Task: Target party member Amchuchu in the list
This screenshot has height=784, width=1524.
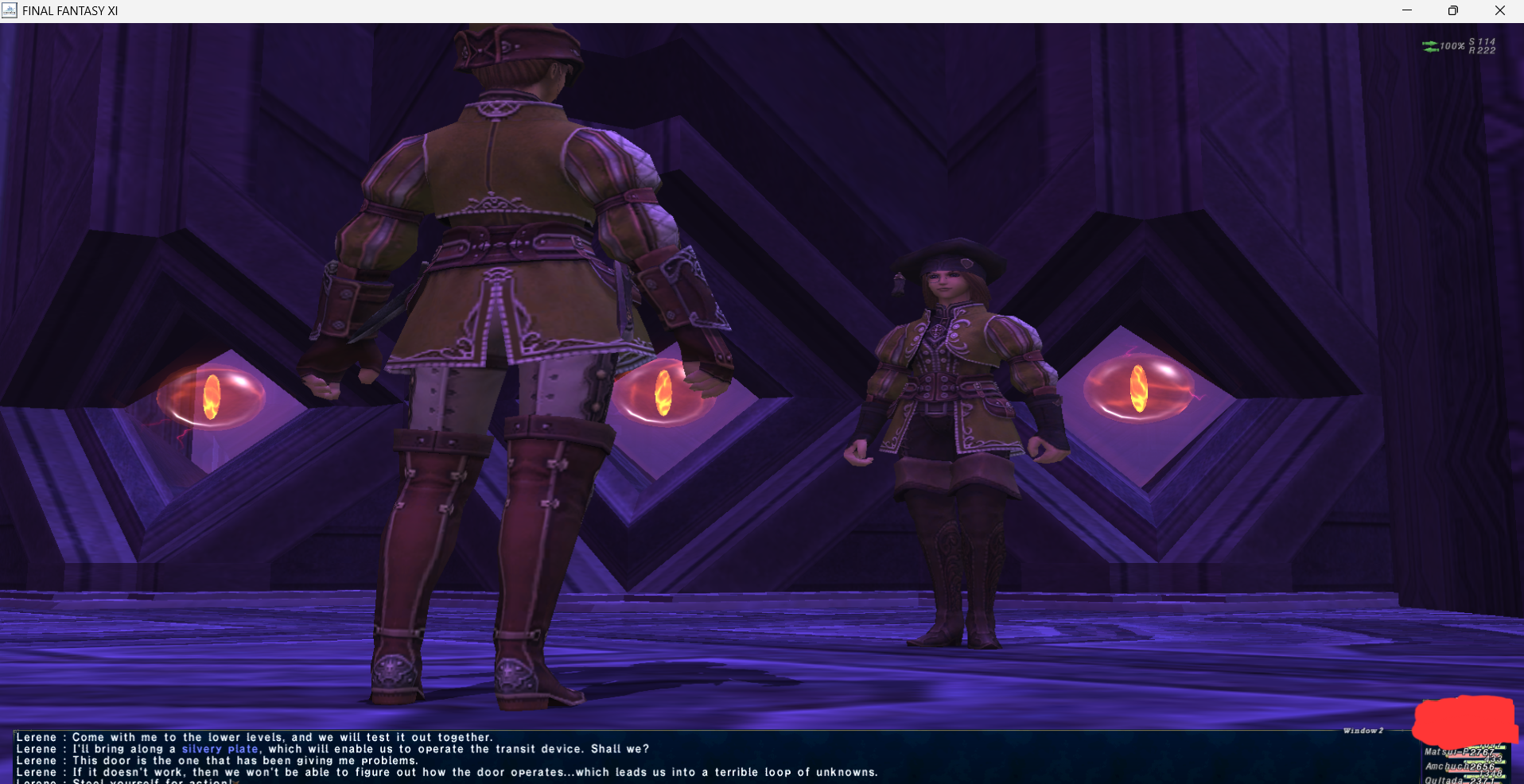Action: (1448, 767)
